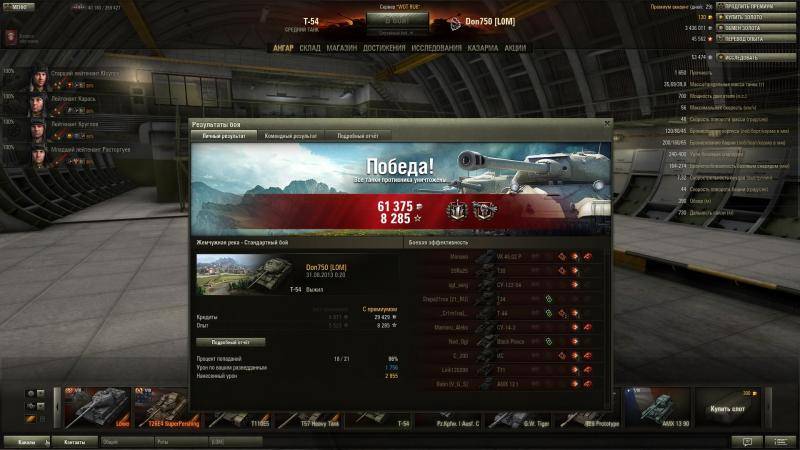Close the battle results window

tap(605, 123)
